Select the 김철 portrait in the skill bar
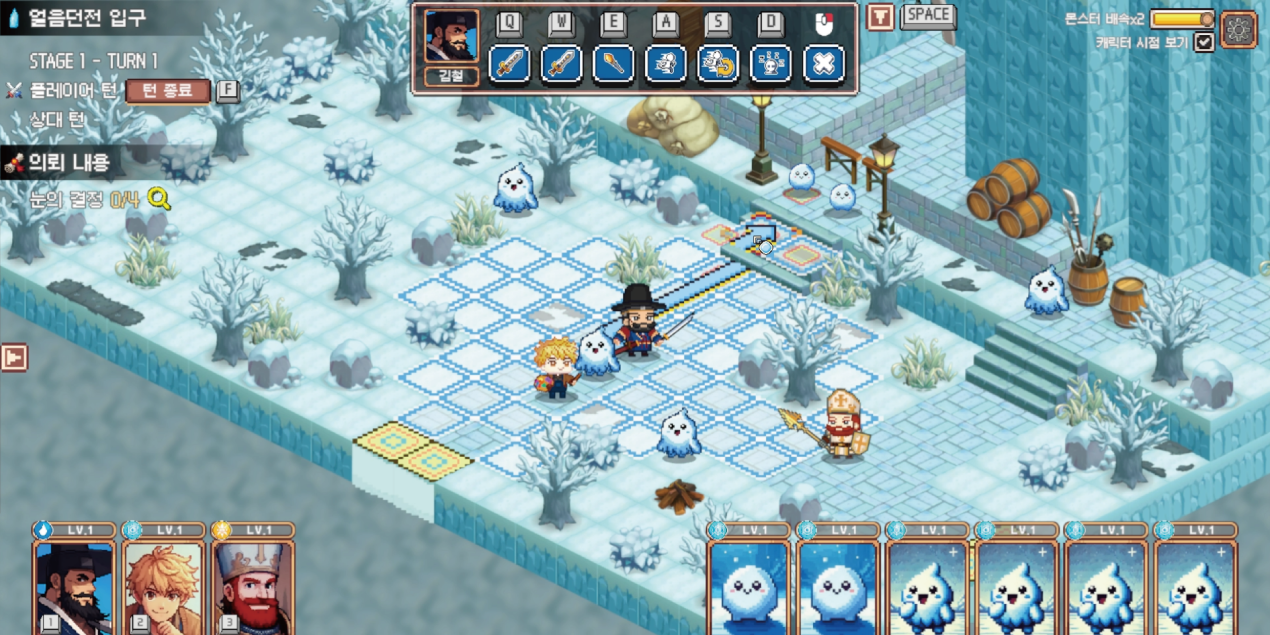Viewport: 1270px width, 635px height. 451,38
